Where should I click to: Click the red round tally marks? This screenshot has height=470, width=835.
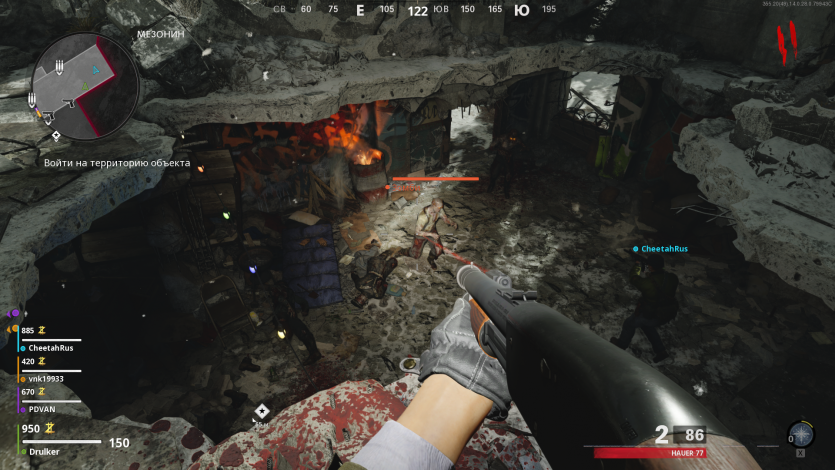788,40
